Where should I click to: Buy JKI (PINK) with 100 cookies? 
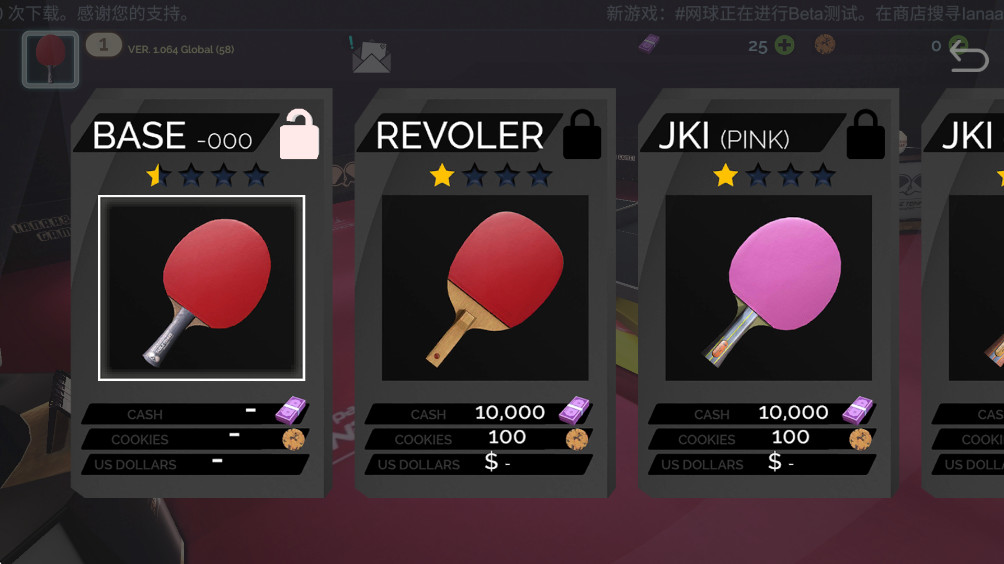[762, 438]
